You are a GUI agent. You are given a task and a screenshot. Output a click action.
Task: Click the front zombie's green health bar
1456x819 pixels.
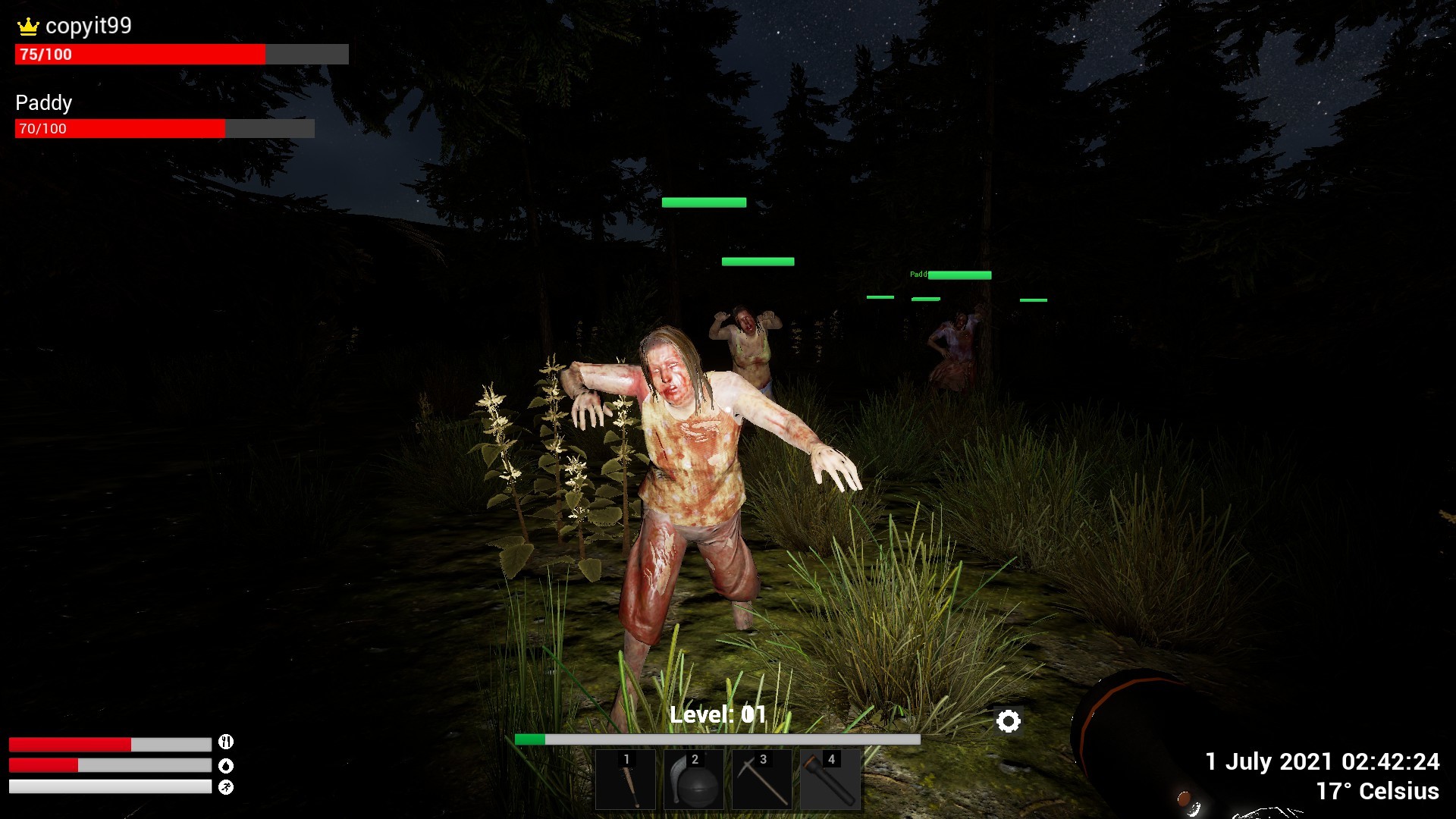704,202
